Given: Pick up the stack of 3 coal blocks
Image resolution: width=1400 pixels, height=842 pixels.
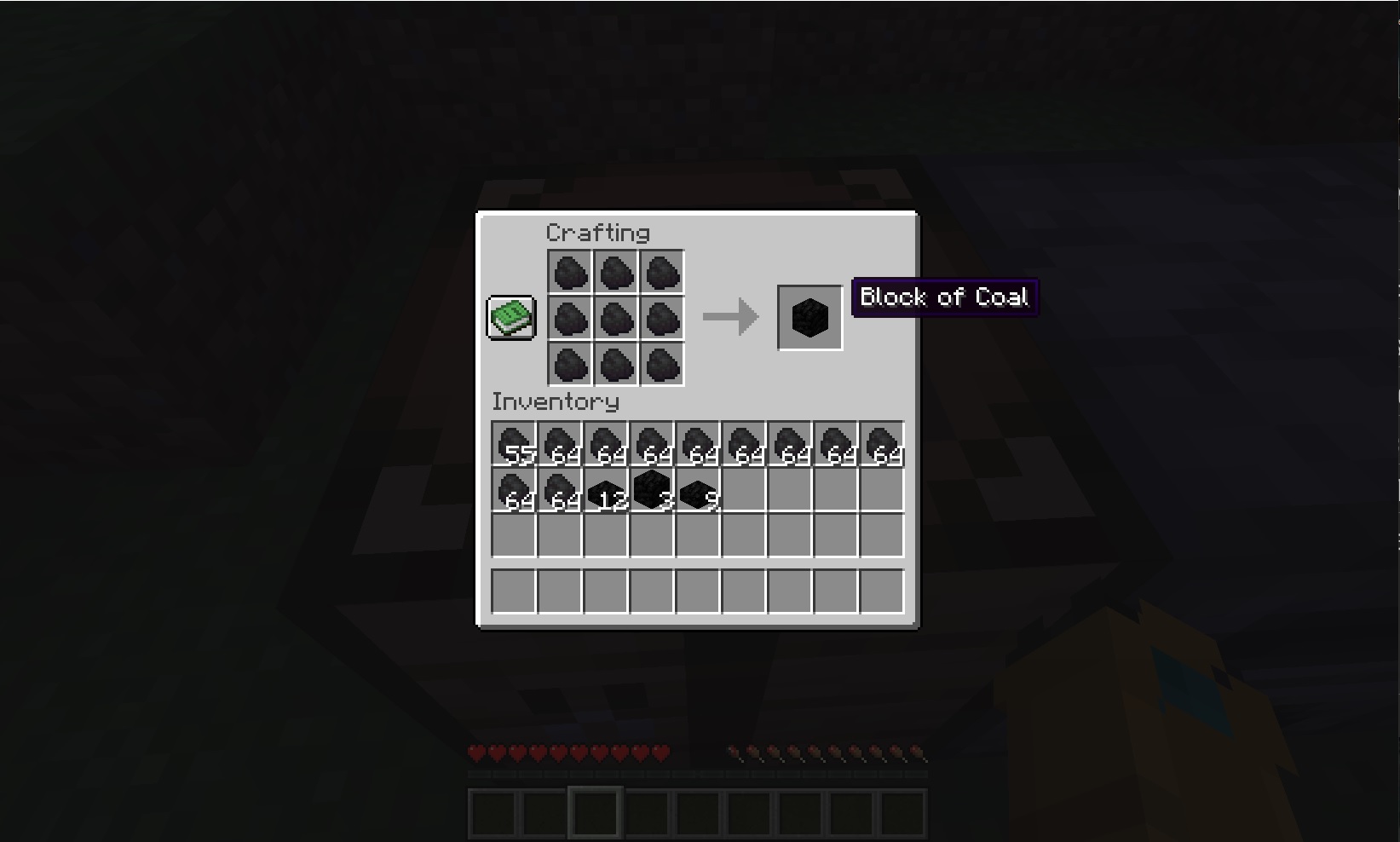Looking at the screenshot, I should 652,488.
